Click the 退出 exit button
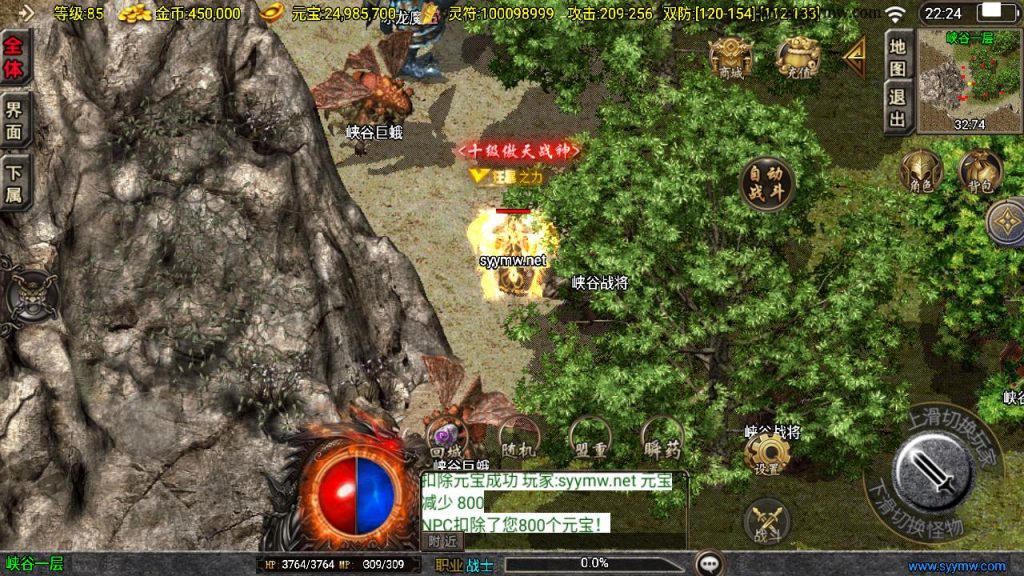Image resolution: width=1024 pixels, height=576 pixels. [x=898, y=108]
